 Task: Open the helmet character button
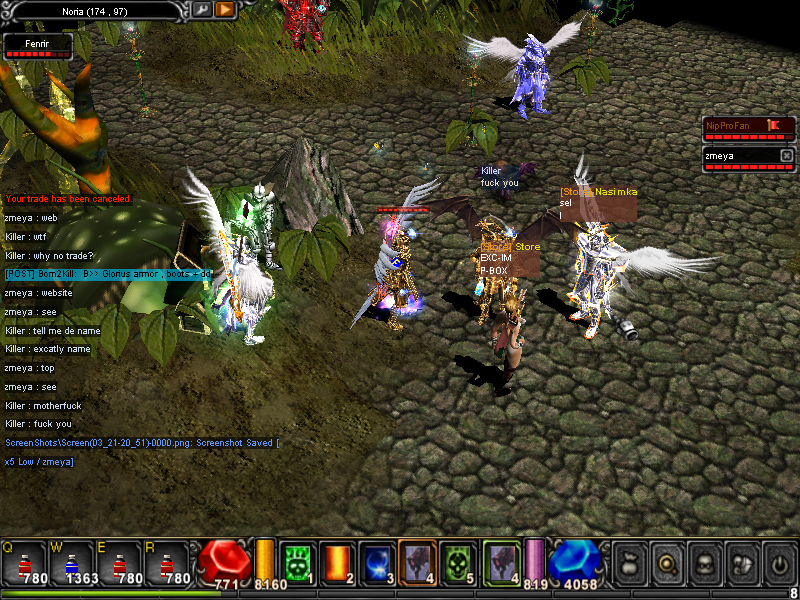(704, 562)
